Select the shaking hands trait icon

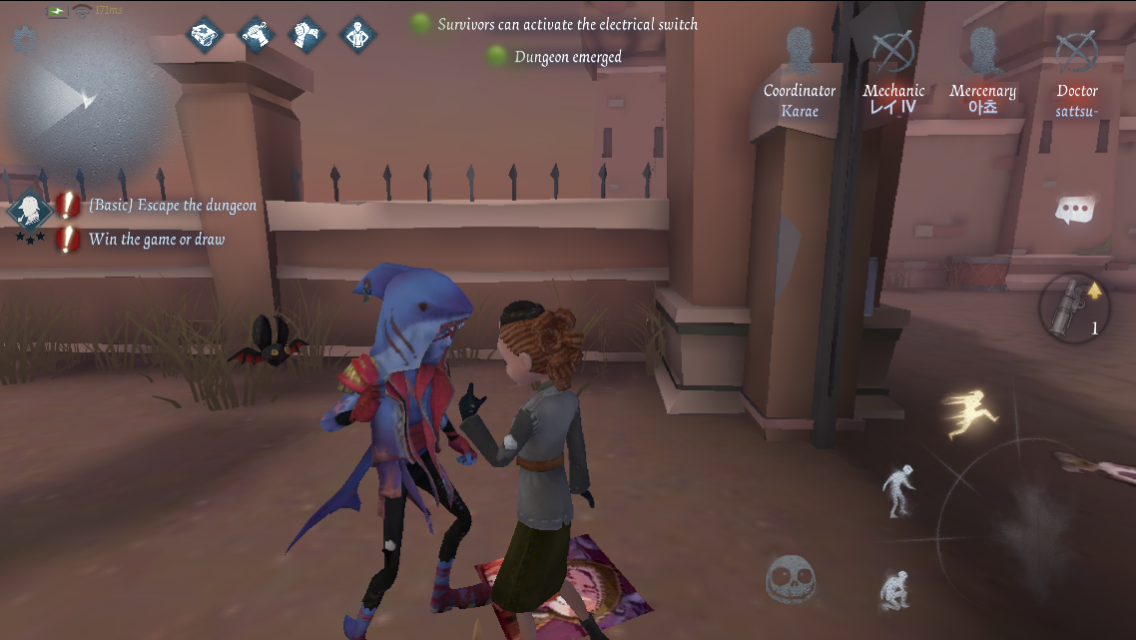pyautogui.click(x=307, y=35)
